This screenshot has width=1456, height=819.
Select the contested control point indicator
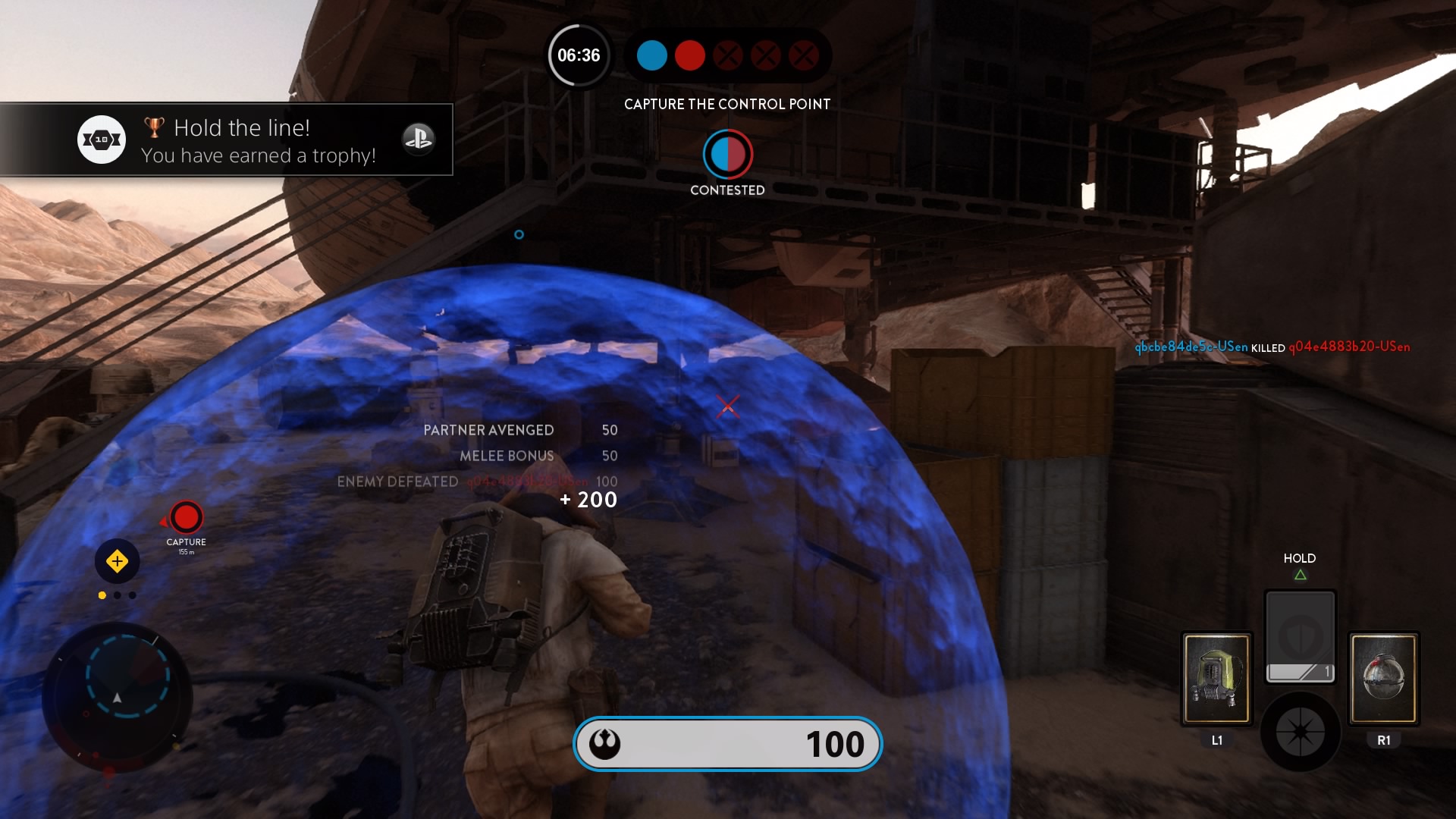pos(728,155)
